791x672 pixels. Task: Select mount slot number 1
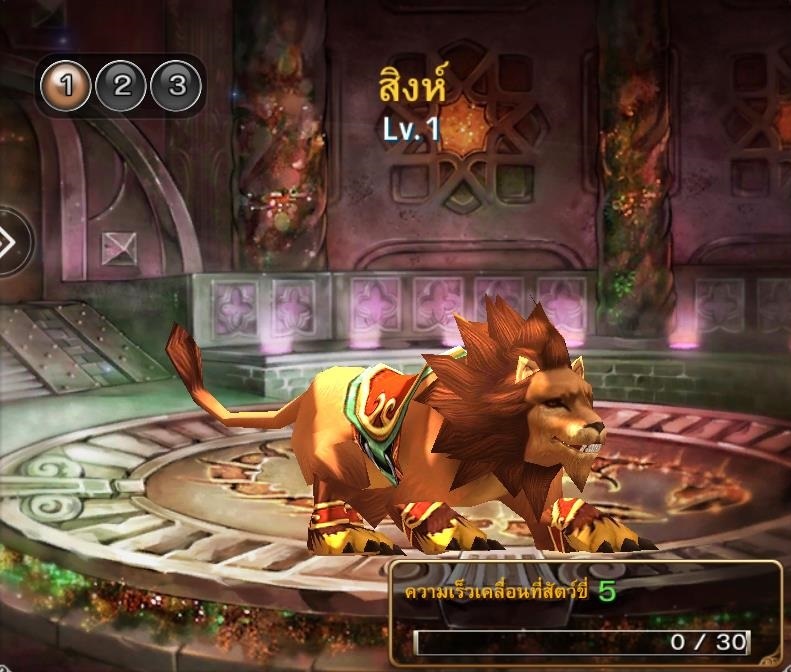[66, 86]
